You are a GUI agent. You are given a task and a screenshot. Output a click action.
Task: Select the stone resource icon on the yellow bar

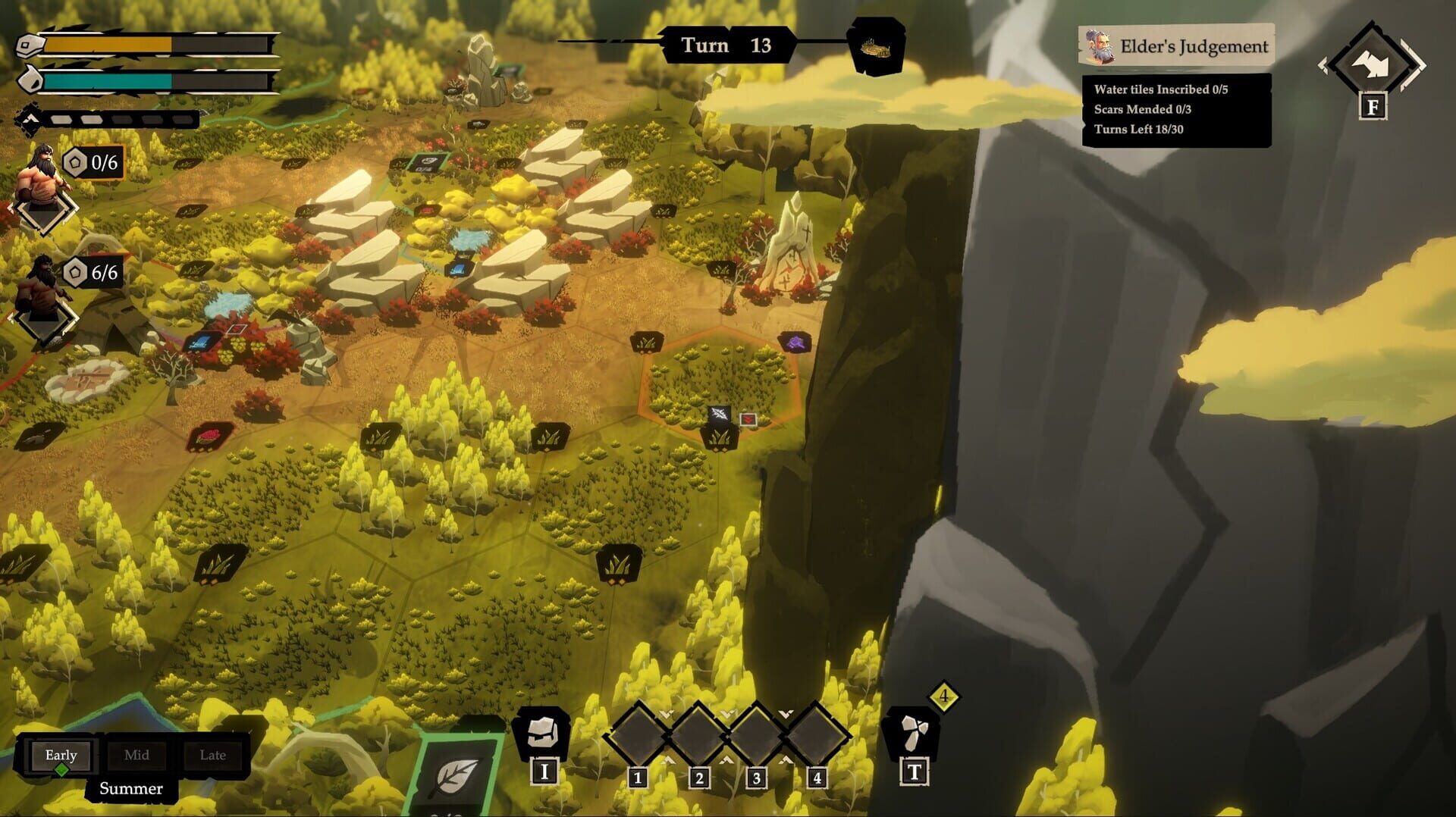(29, 45)
